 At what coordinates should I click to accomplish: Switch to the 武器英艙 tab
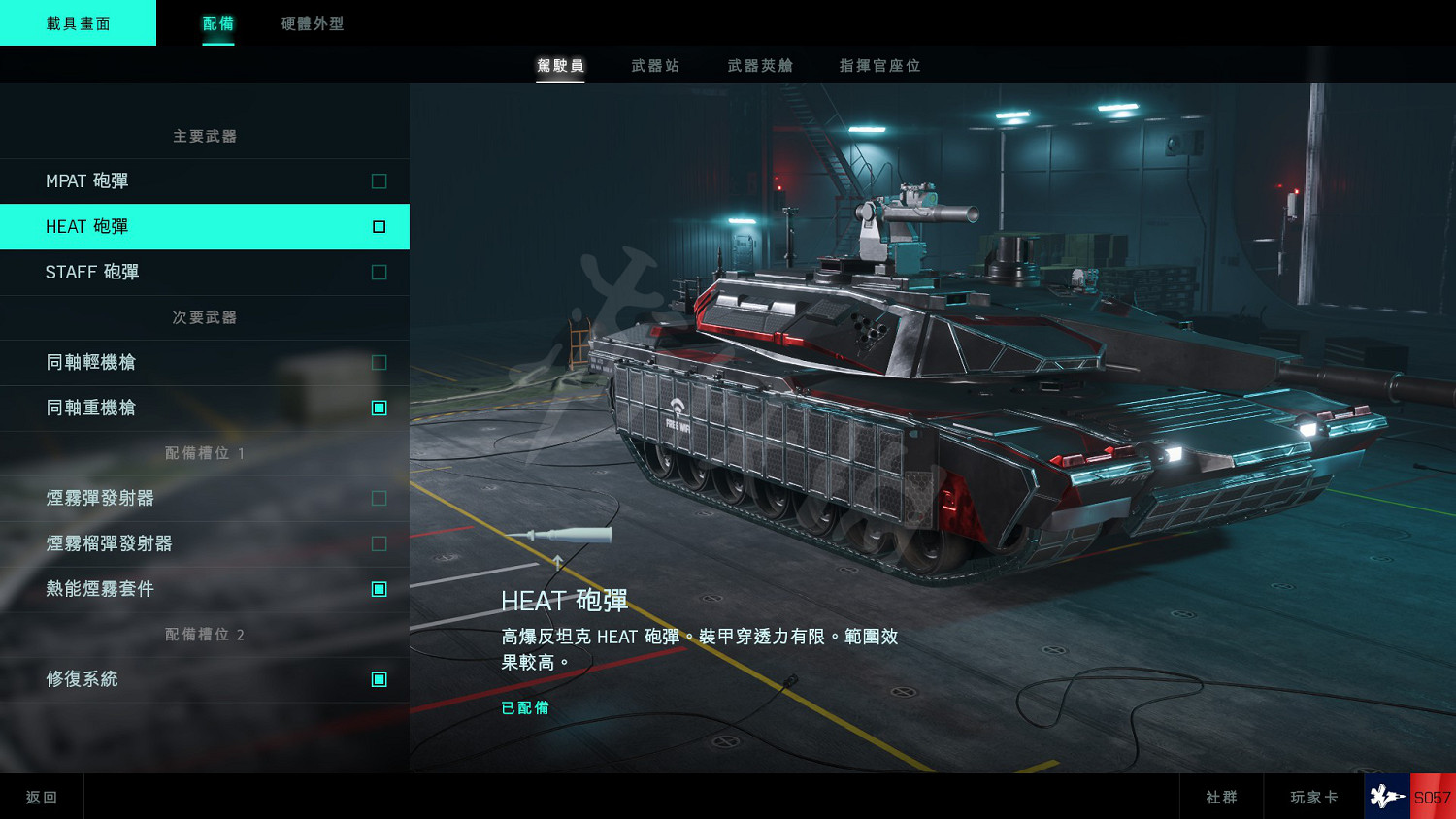pyautogui.click(x=758, y=65)
